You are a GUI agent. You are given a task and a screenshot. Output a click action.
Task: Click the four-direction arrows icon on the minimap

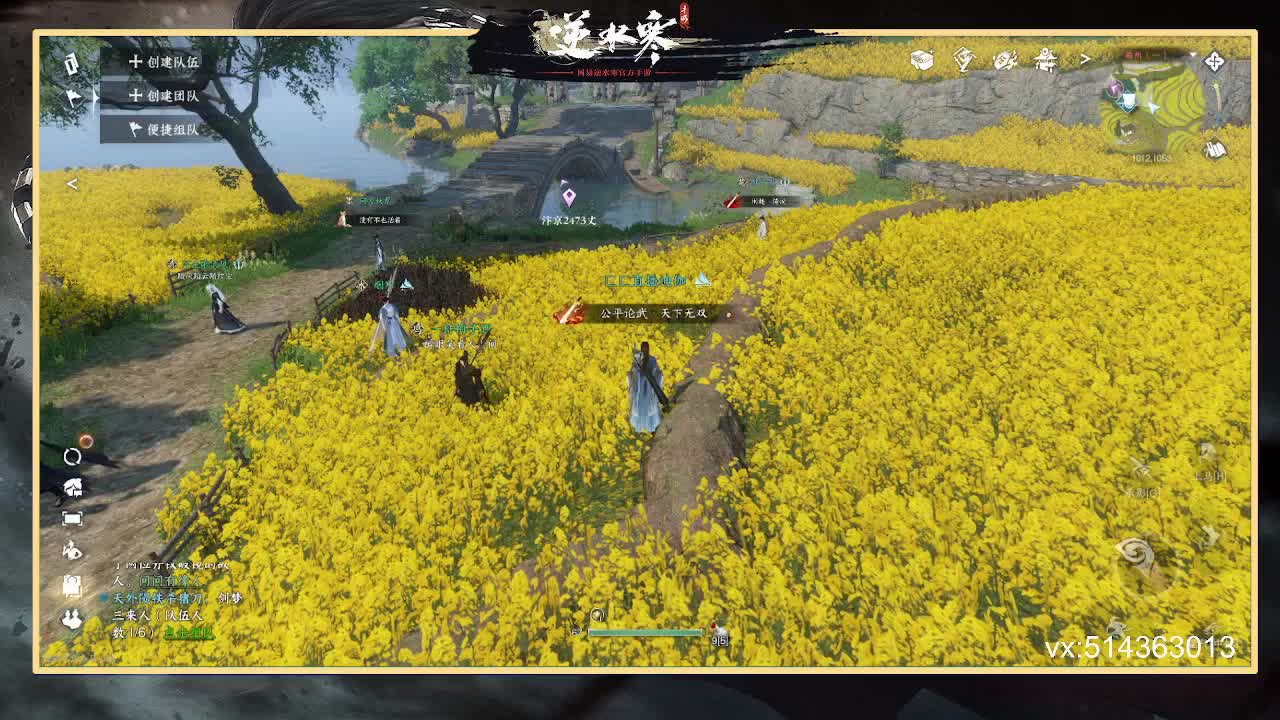[1214, 61]
